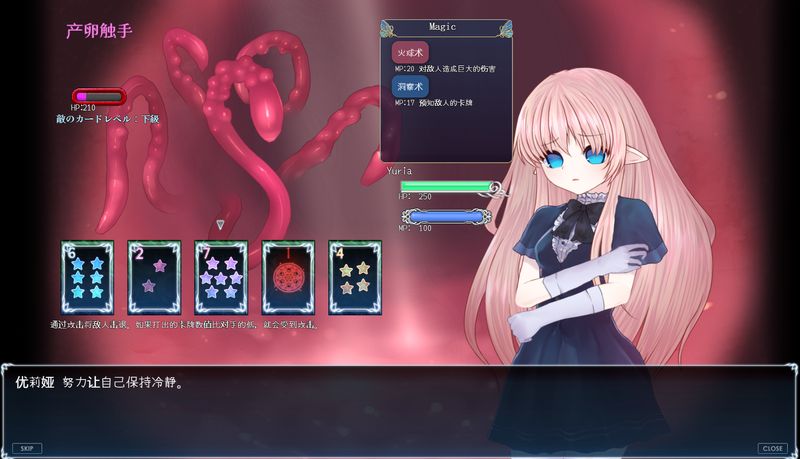Play the four yellow stars card
Screen dimensions: 800x459
point(354,278)
